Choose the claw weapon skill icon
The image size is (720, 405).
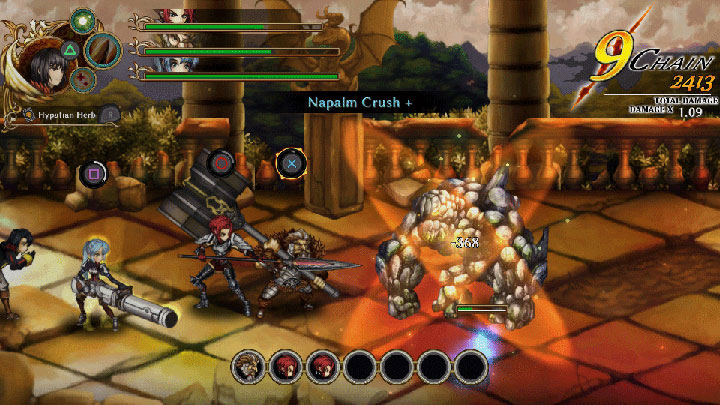coord(102,49)
